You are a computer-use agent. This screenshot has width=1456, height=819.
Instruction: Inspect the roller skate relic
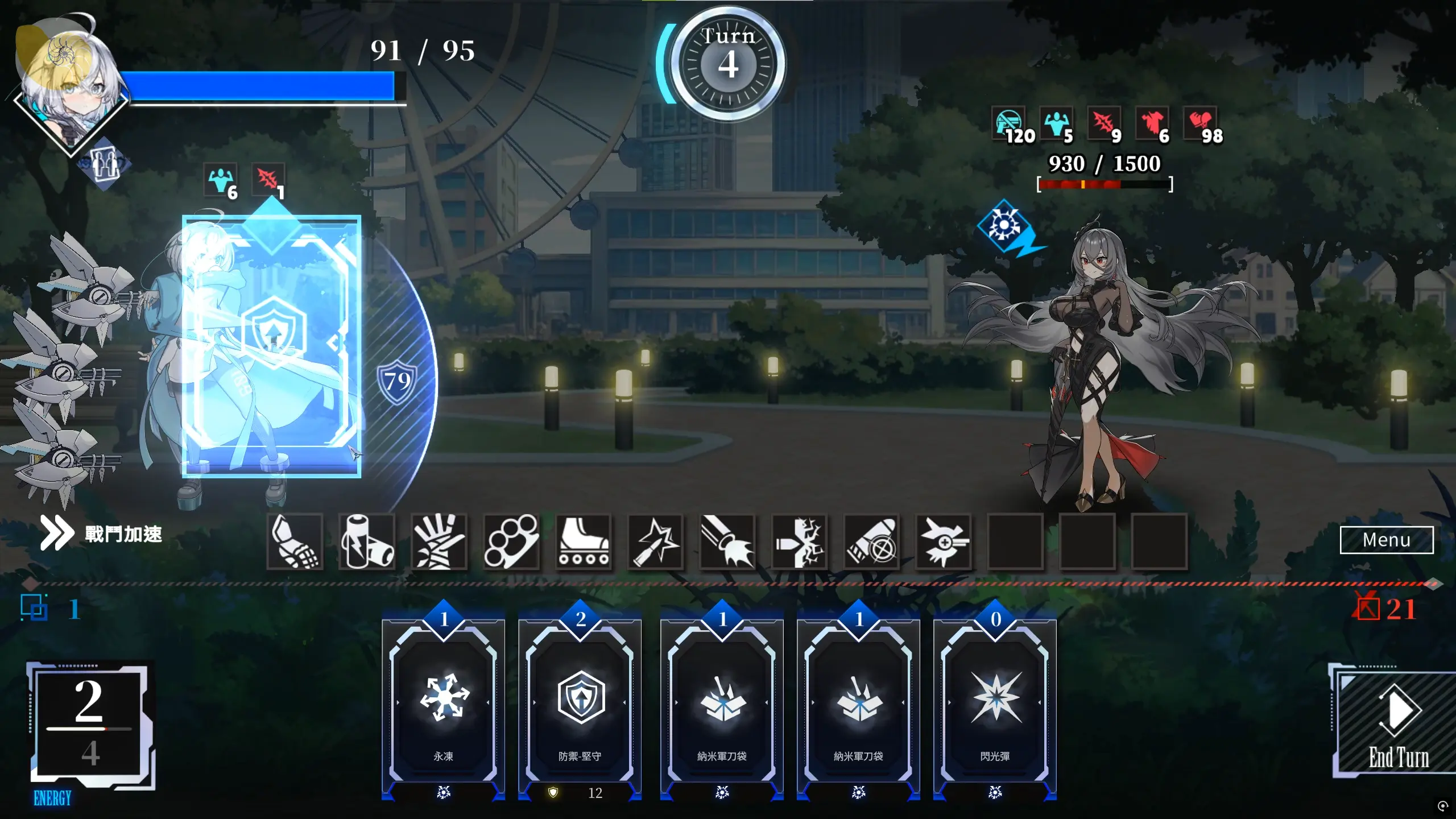pos(583,541)
